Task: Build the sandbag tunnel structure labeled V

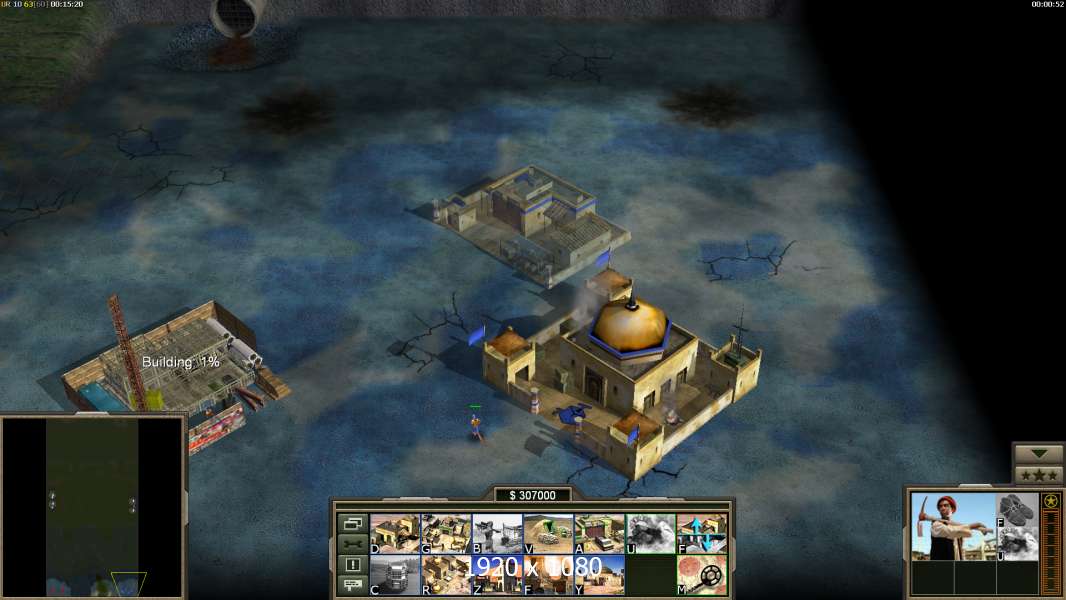Action: pyautogui.click(x=548, y=533)
